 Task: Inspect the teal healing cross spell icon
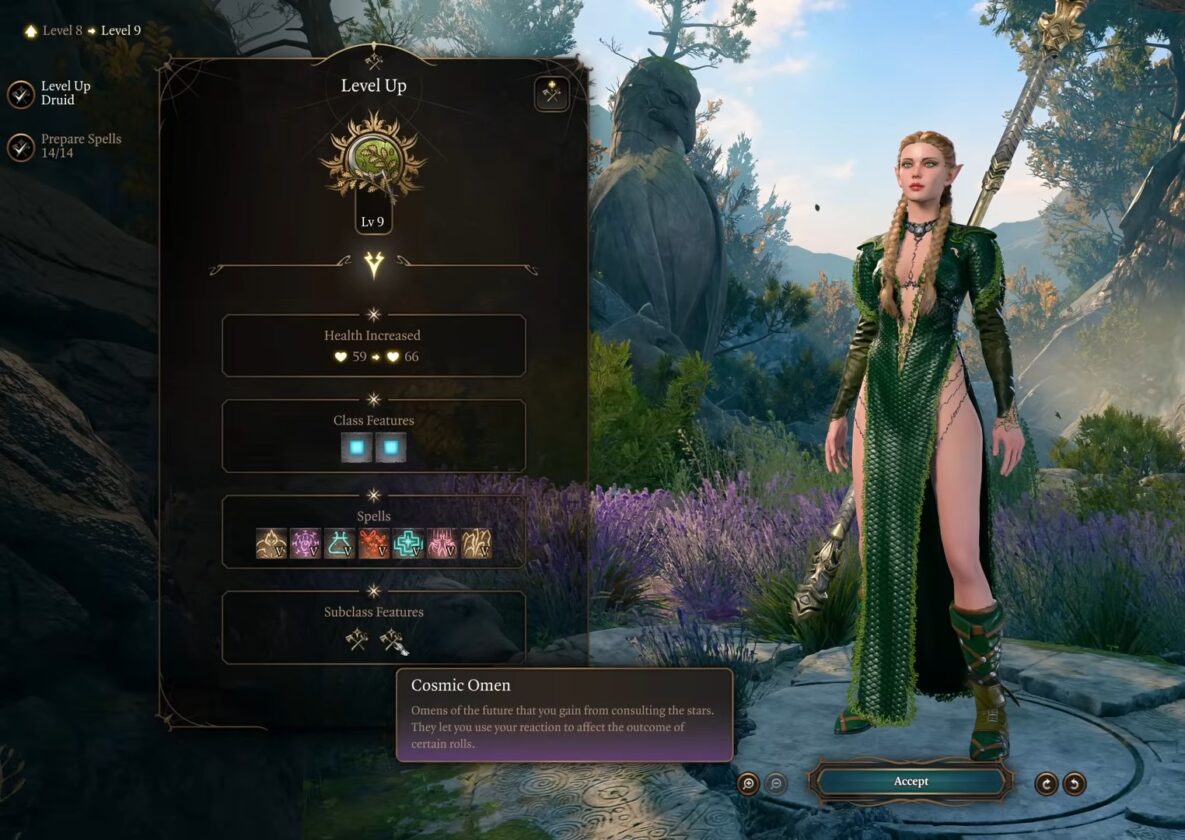pyautogui.click(x=407, y=543)
